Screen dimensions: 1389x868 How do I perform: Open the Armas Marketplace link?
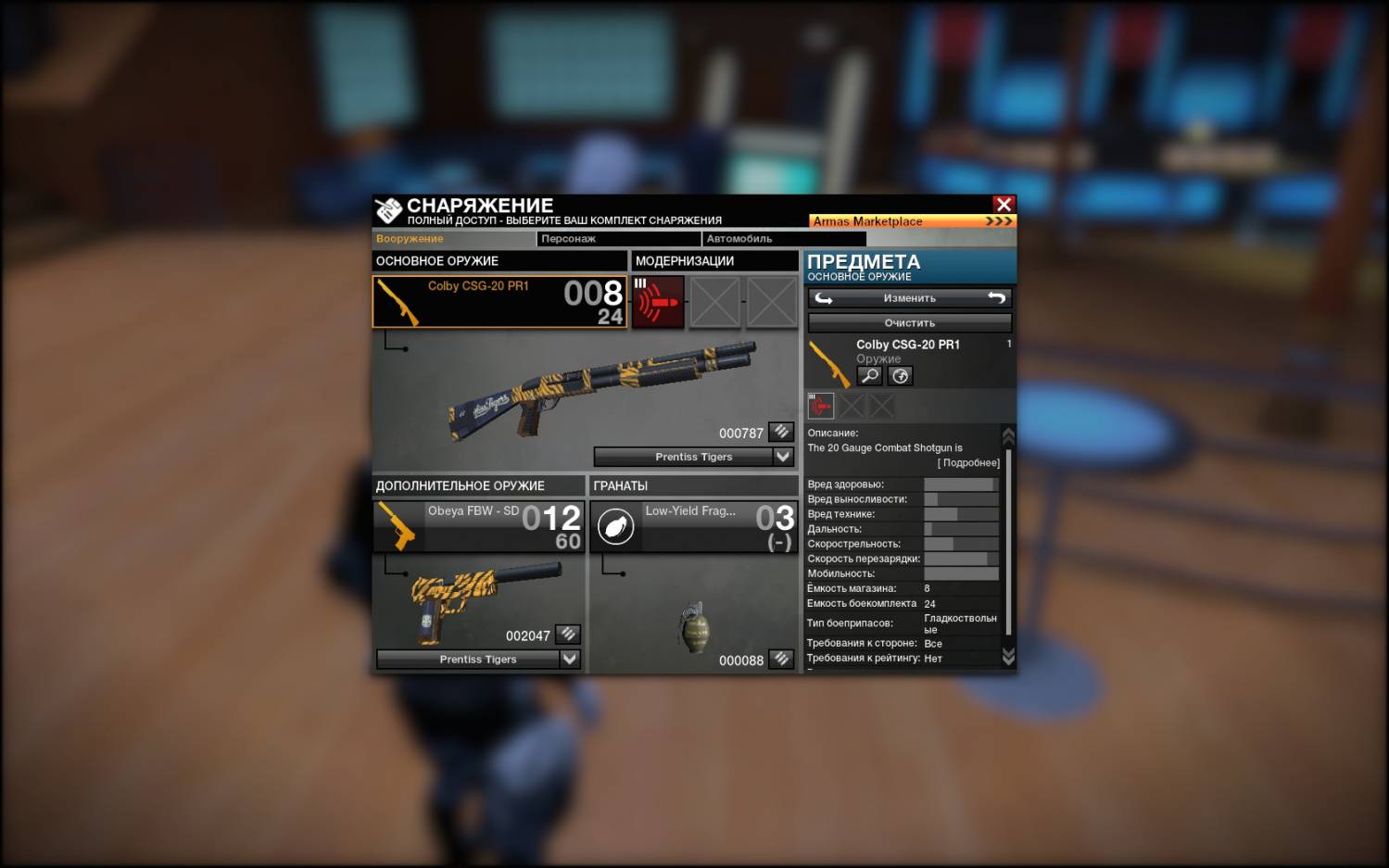pos(912,221)
